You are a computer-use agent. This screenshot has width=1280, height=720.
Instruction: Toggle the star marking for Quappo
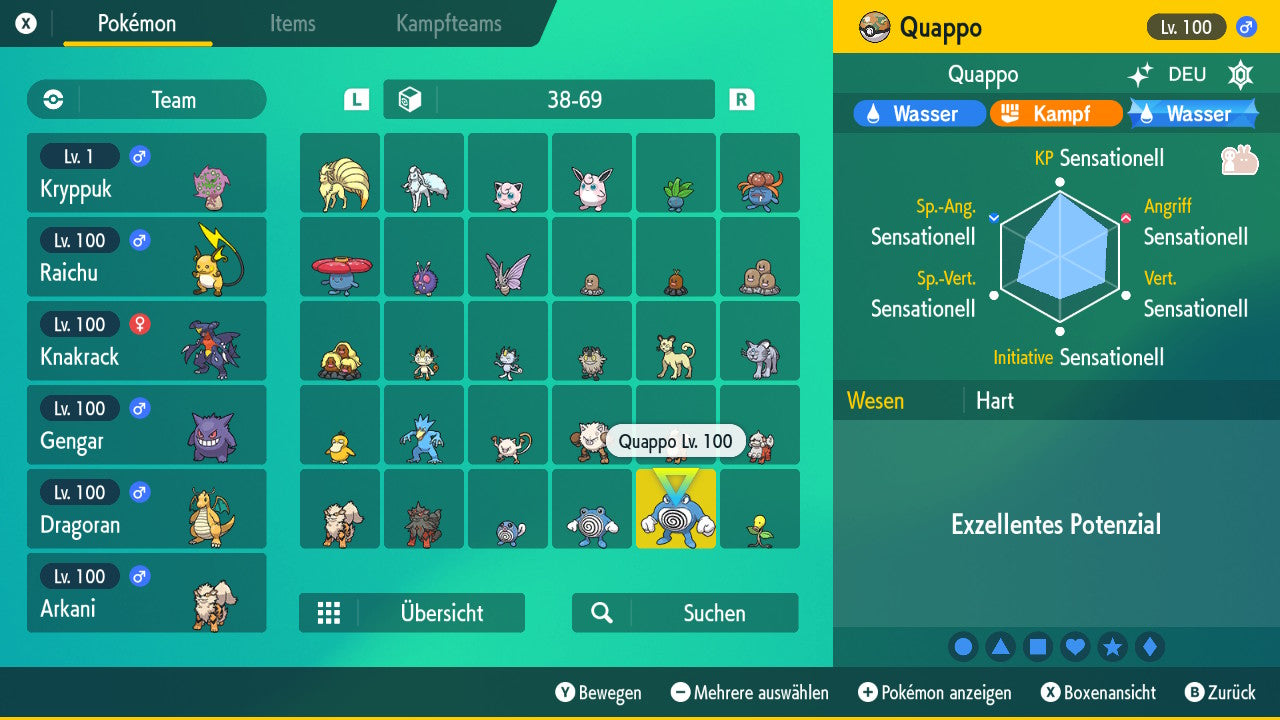[x=1112, y=646]
